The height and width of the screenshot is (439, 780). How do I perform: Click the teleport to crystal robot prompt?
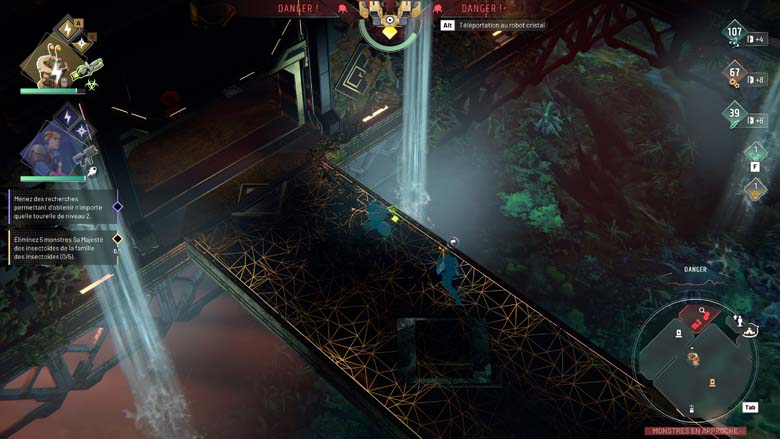[498, 25]
